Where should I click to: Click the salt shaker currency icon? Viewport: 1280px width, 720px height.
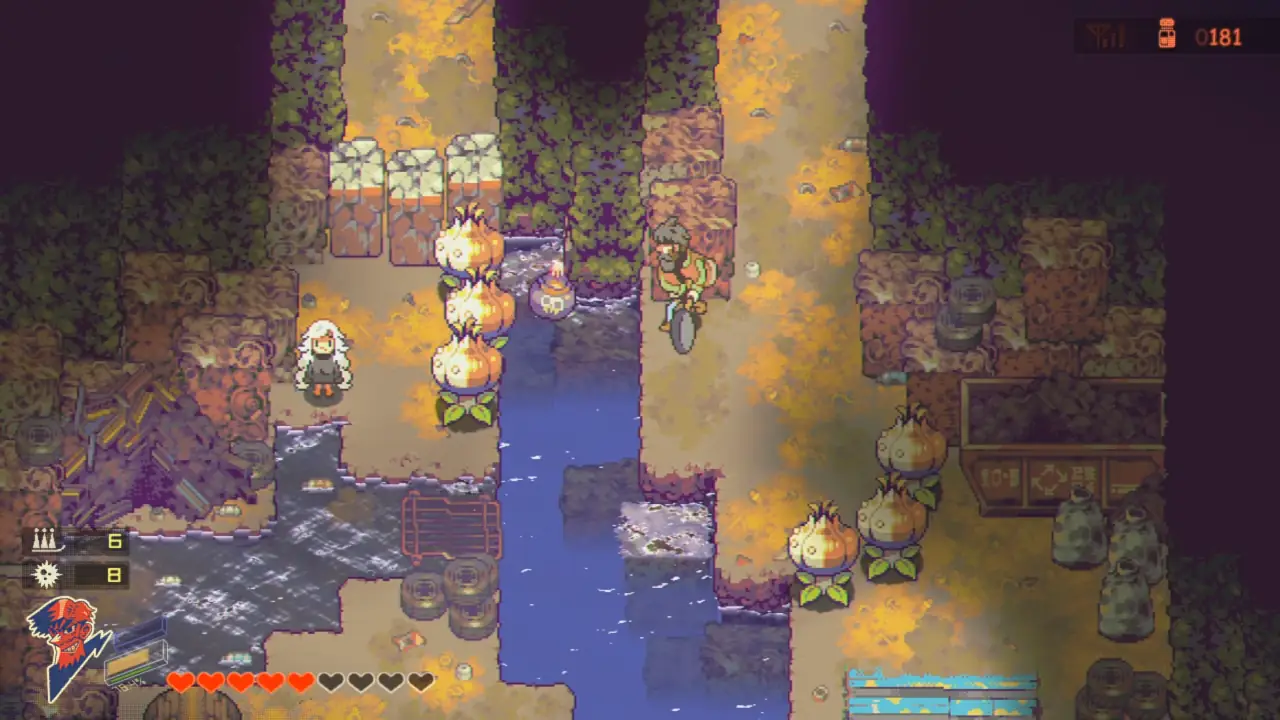point(1165,36)
